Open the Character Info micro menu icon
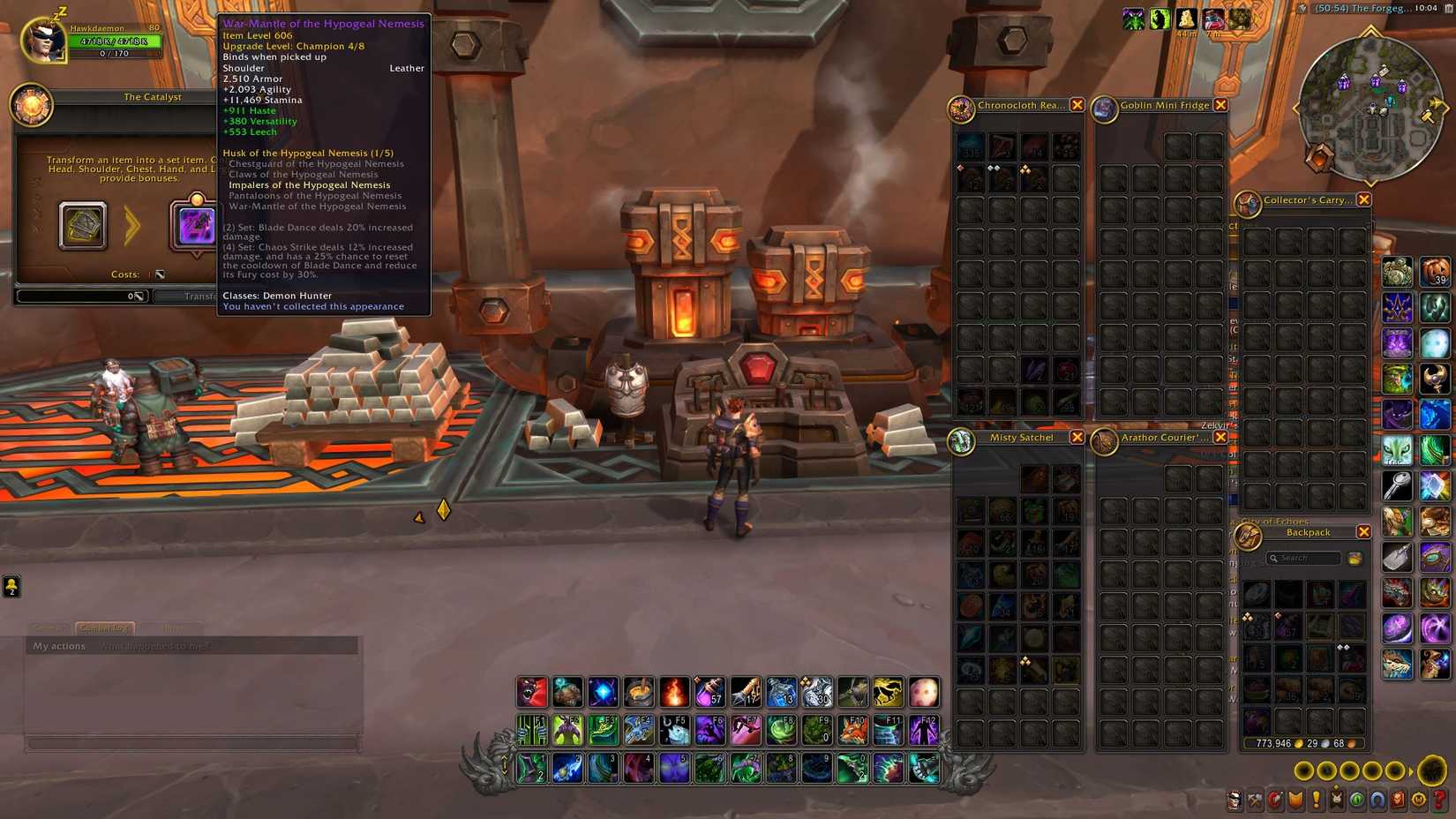This screenshot has height=819, width=1456. pyautogui.click(x=1235, y=800)
